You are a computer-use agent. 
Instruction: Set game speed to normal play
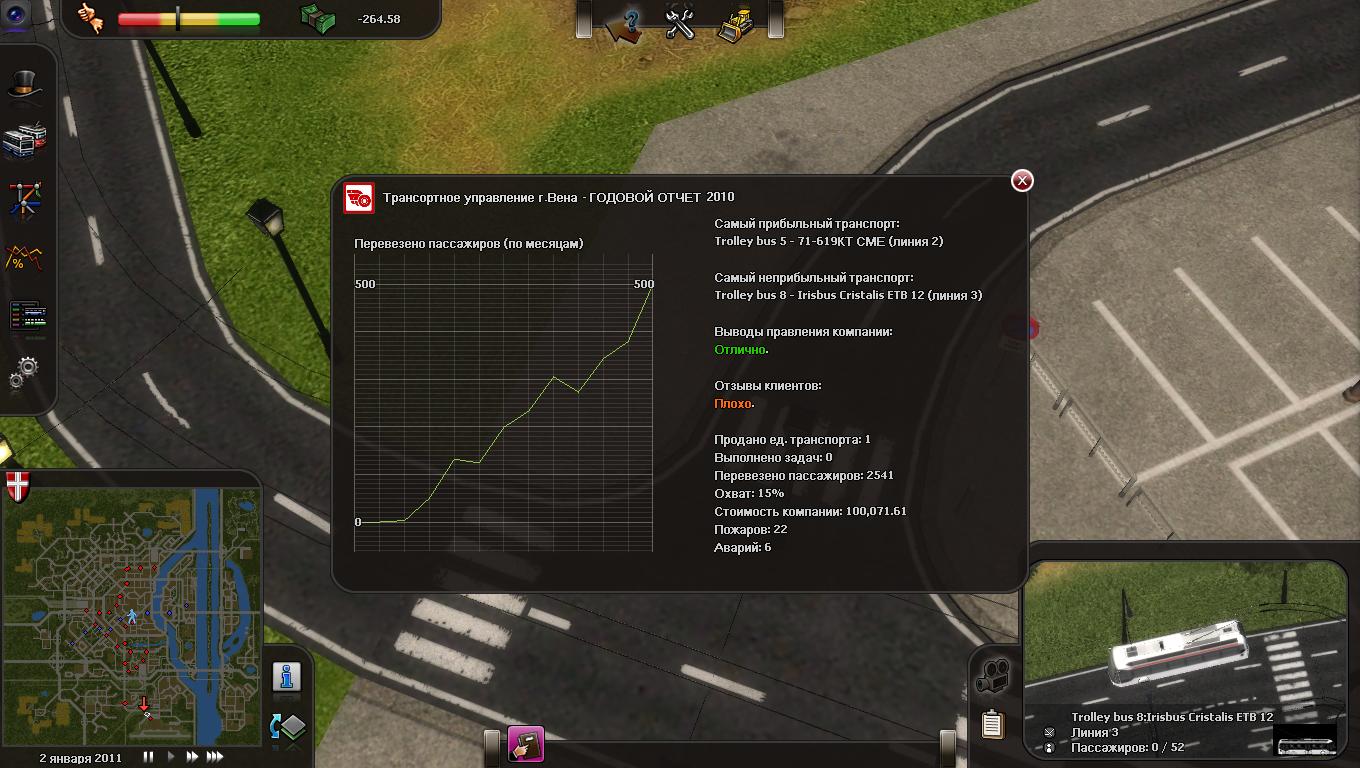[x=170, y=757]
